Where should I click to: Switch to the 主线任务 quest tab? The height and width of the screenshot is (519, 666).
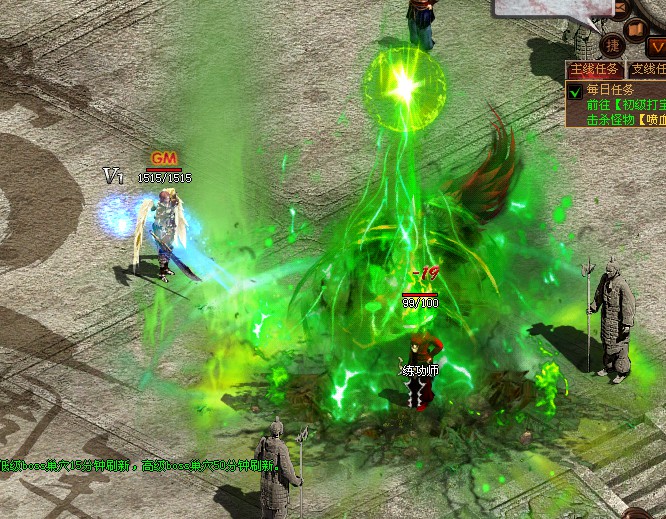[594, 70]
